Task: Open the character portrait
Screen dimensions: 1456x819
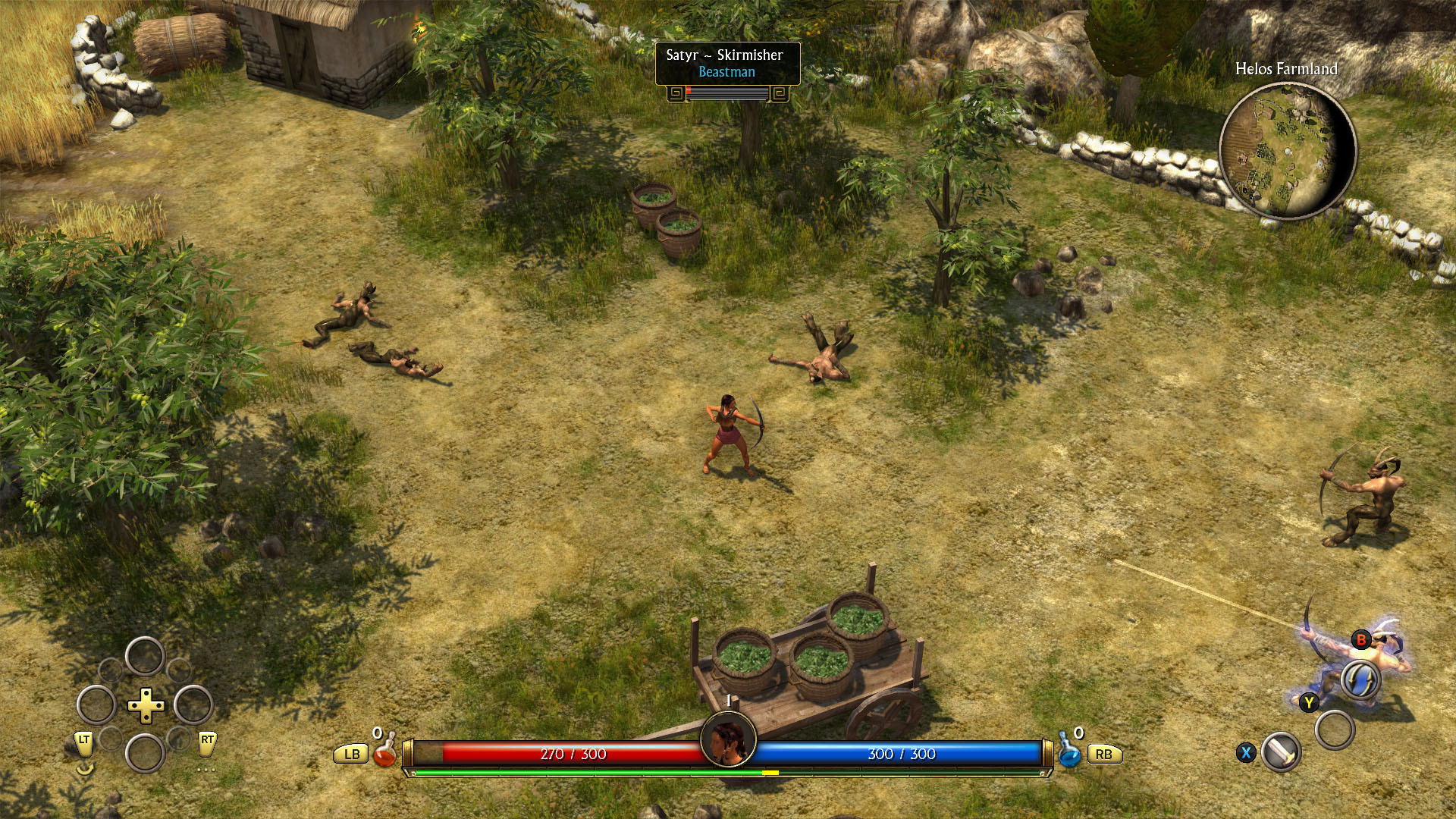Action: (728, 739)
